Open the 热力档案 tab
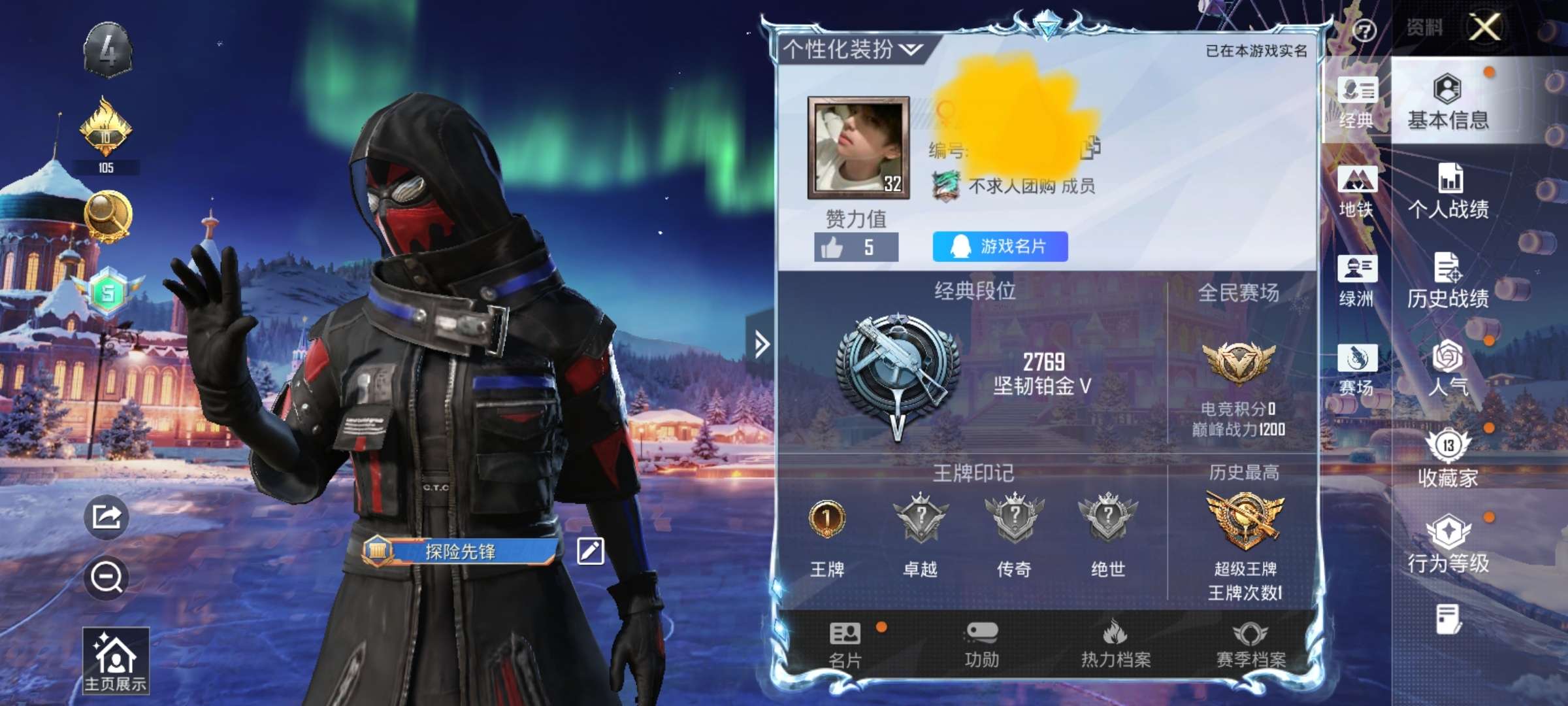The width and height of the screenshot is (1568, 706). point(1115,645)
